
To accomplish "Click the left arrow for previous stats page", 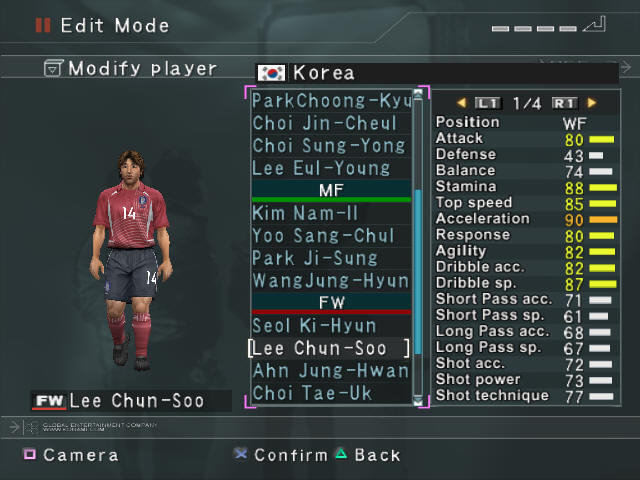I will (461, 102).
